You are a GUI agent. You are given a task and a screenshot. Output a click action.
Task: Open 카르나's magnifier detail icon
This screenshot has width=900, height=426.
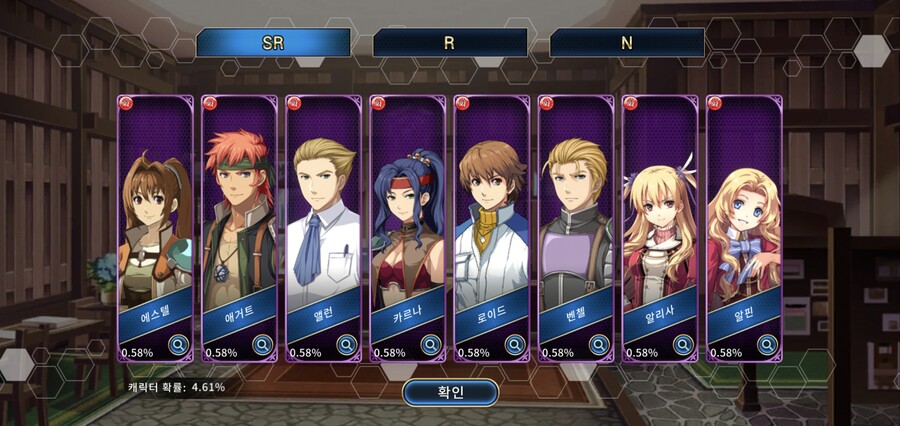(431, 345)
